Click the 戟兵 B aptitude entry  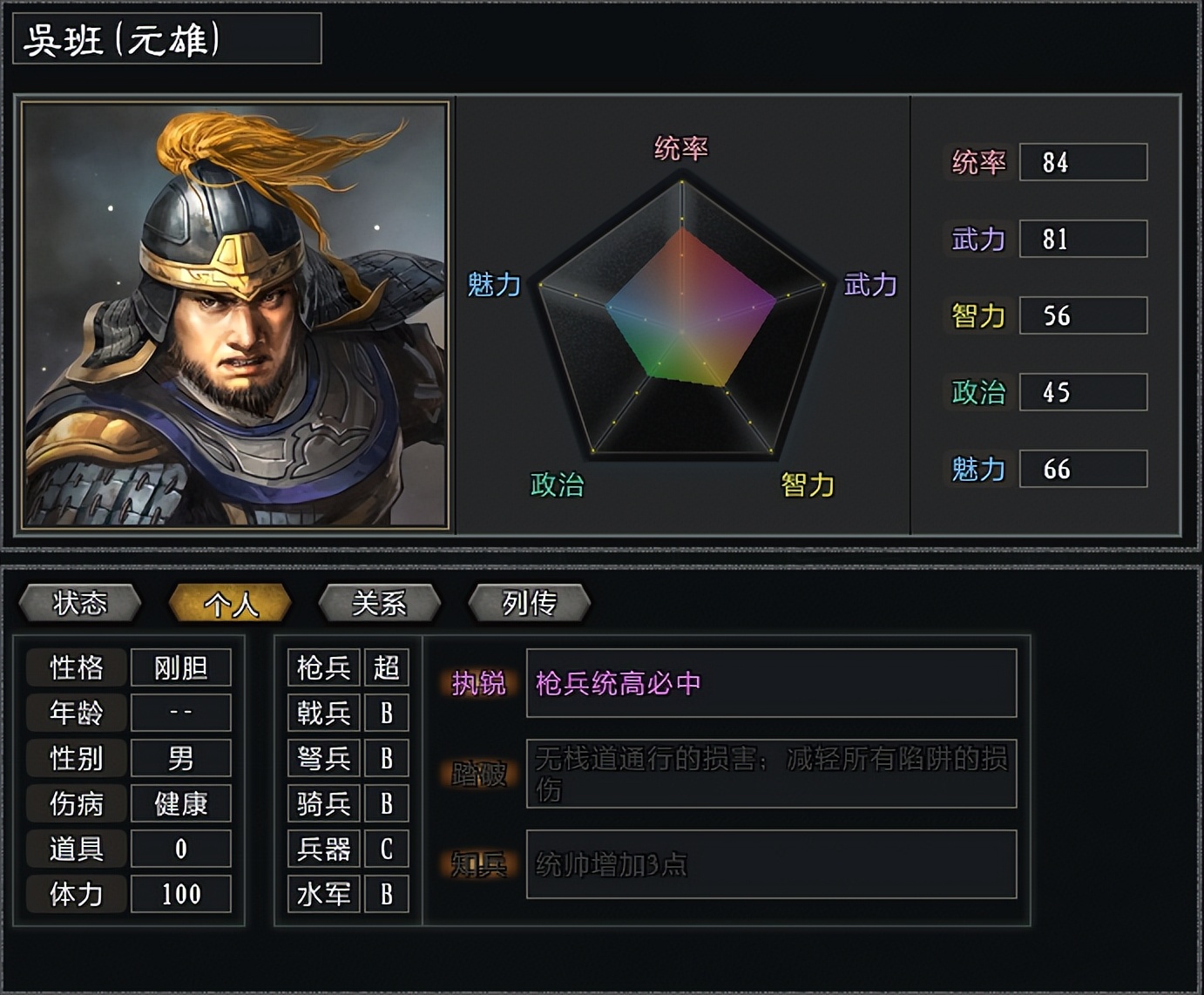point(348,714)
